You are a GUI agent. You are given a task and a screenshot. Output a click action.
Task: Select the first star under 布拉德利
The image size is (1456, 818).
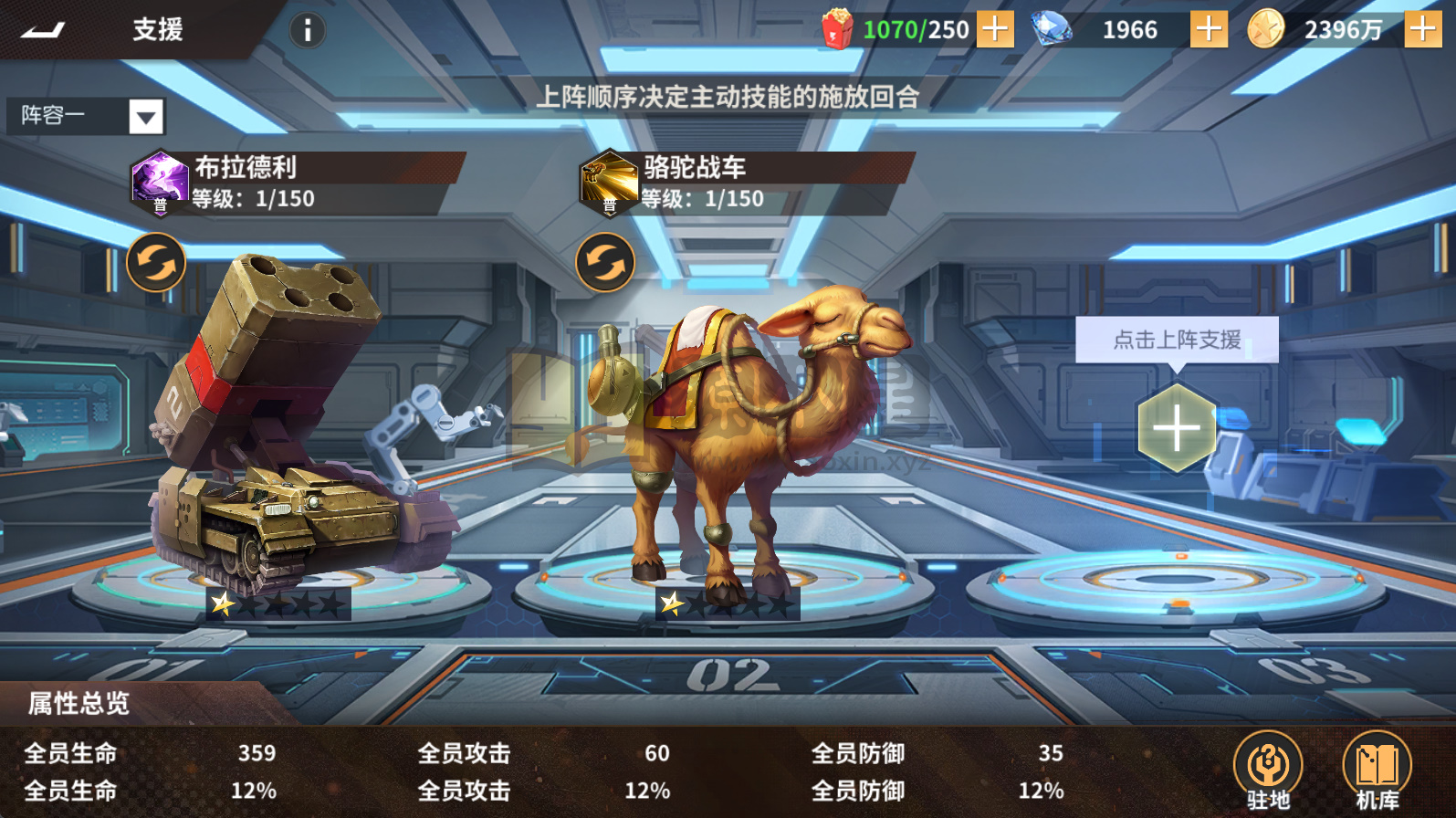222,603
